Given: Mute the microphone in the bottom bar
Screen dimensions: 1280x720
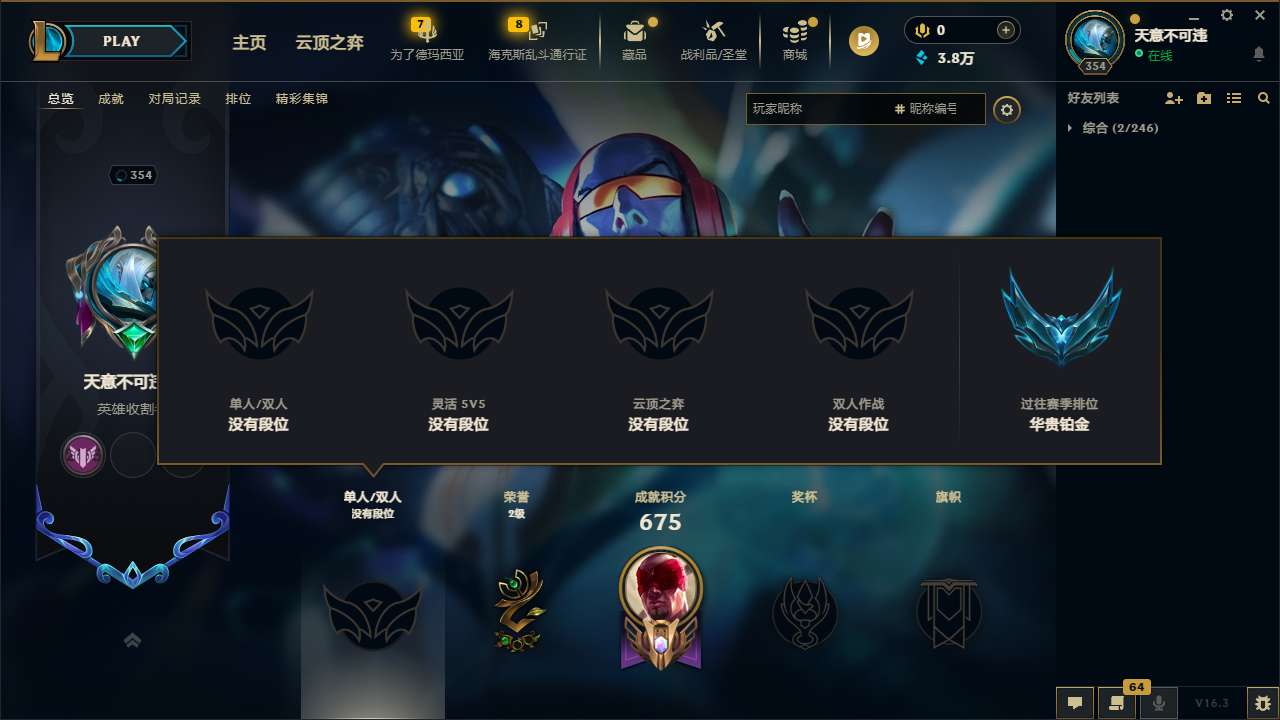Looking at the screenshot, I should click(x=1159, y=702).
